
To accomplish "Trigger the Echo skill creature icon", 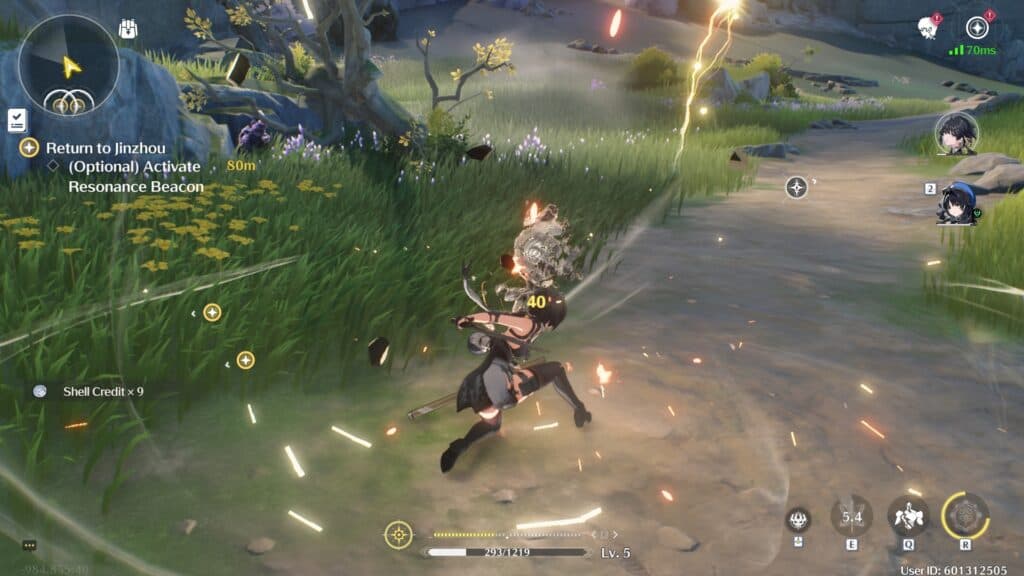I will pos(908,516).
